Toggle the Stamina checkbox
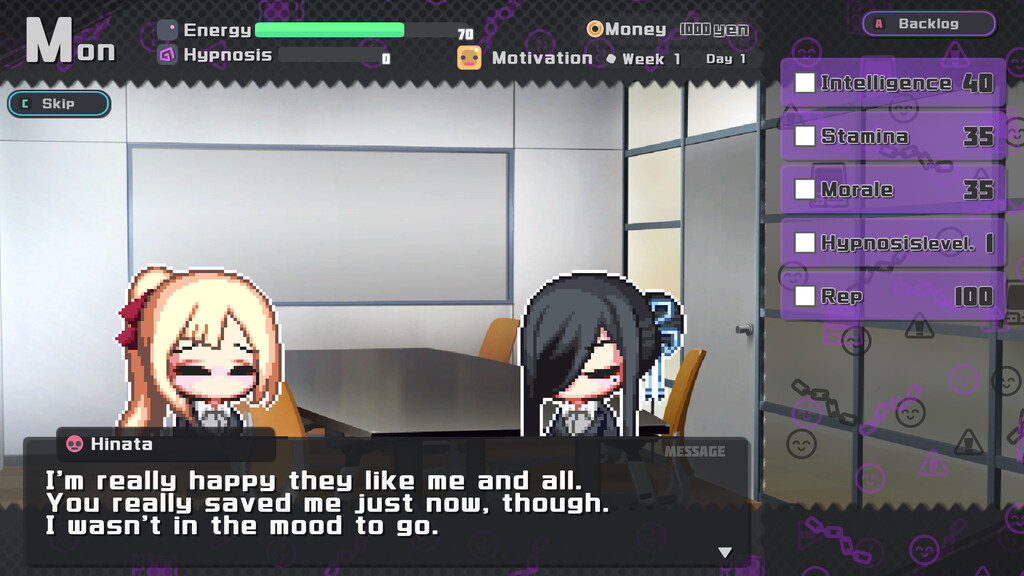Image resolution: width=1024 pixels, height=576 pixels. click(x=805, y=136)
